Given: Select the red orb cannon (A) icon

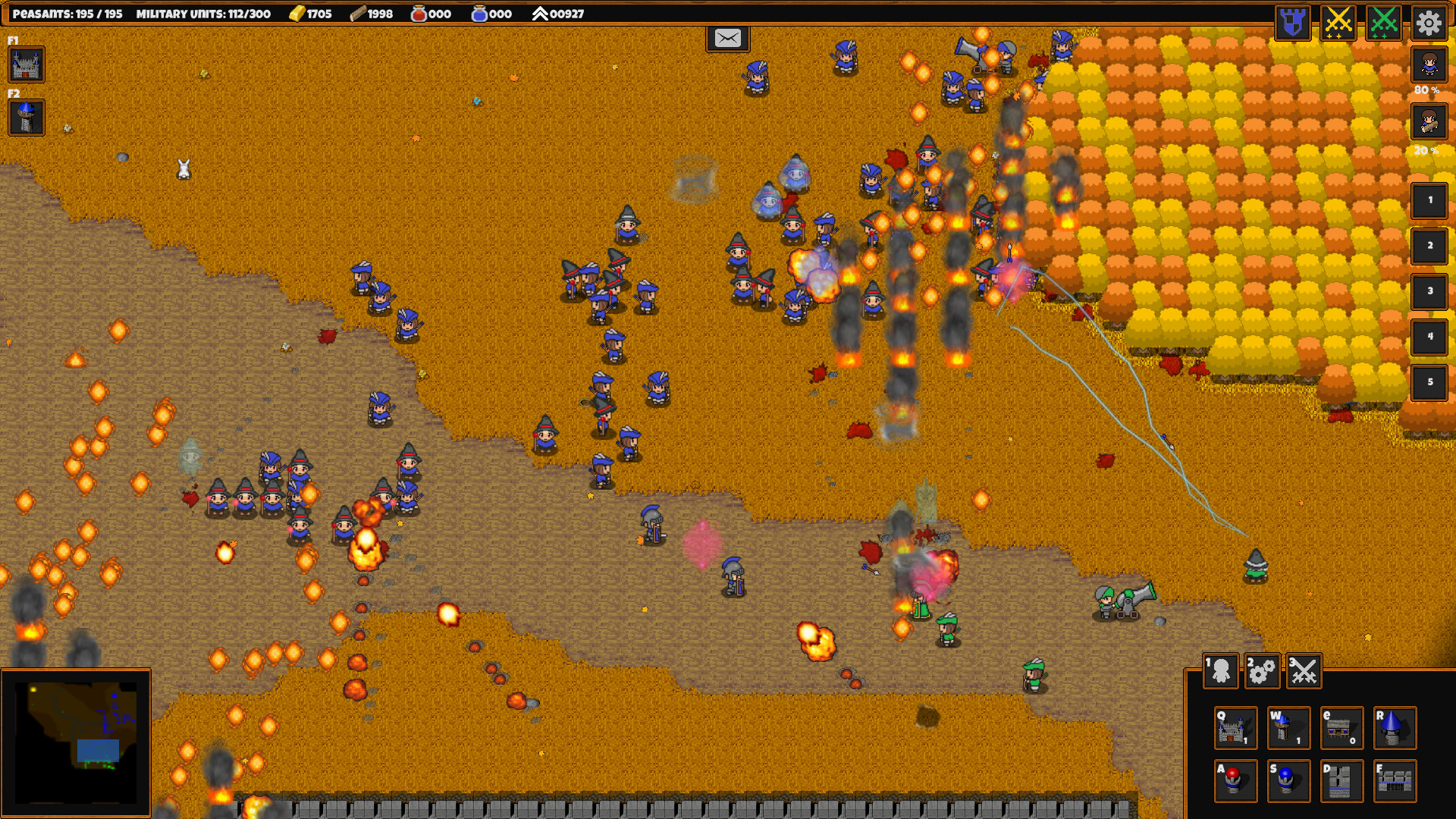Looking at the screenshot, I should (x=1235, y=780).
